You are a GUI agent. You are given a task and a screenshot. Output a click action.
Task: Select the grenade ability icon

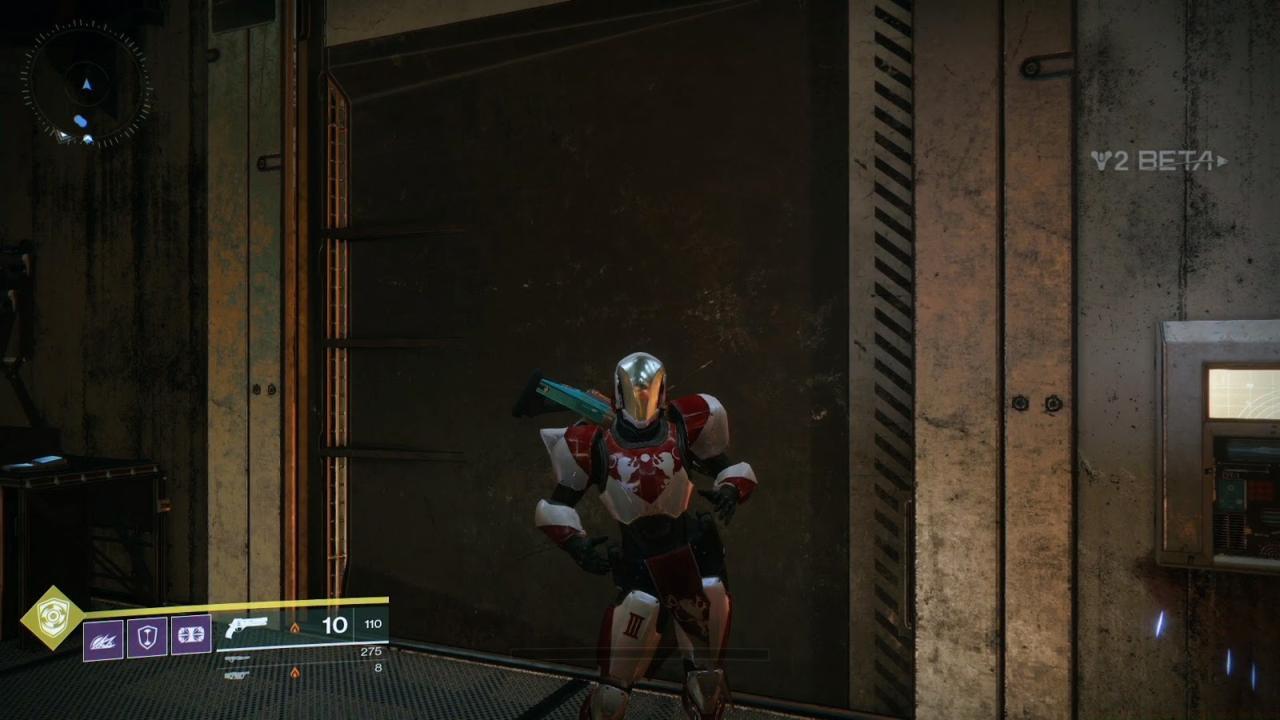tap(191, 635)
